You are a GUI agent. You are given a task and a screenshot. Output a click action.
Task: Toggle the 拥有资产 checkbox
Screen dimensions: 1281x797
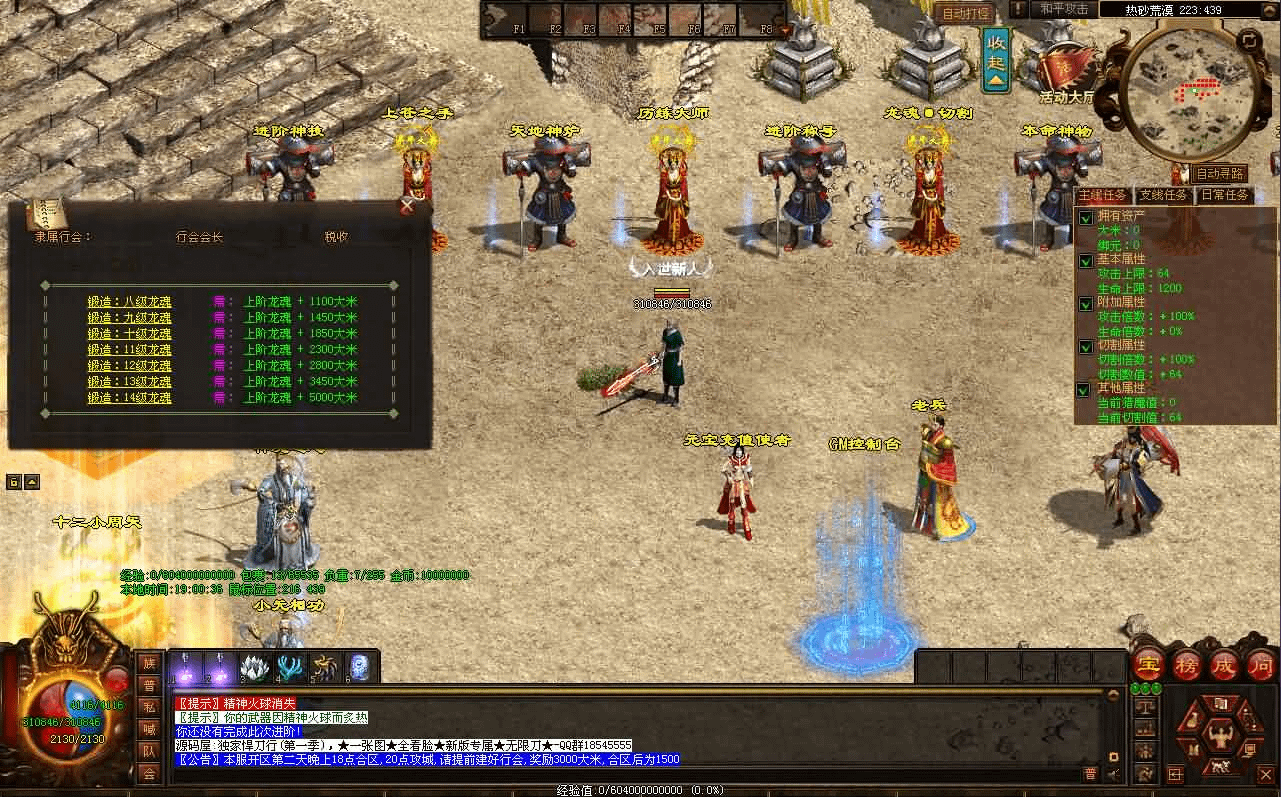click(x=1085, y=217)
